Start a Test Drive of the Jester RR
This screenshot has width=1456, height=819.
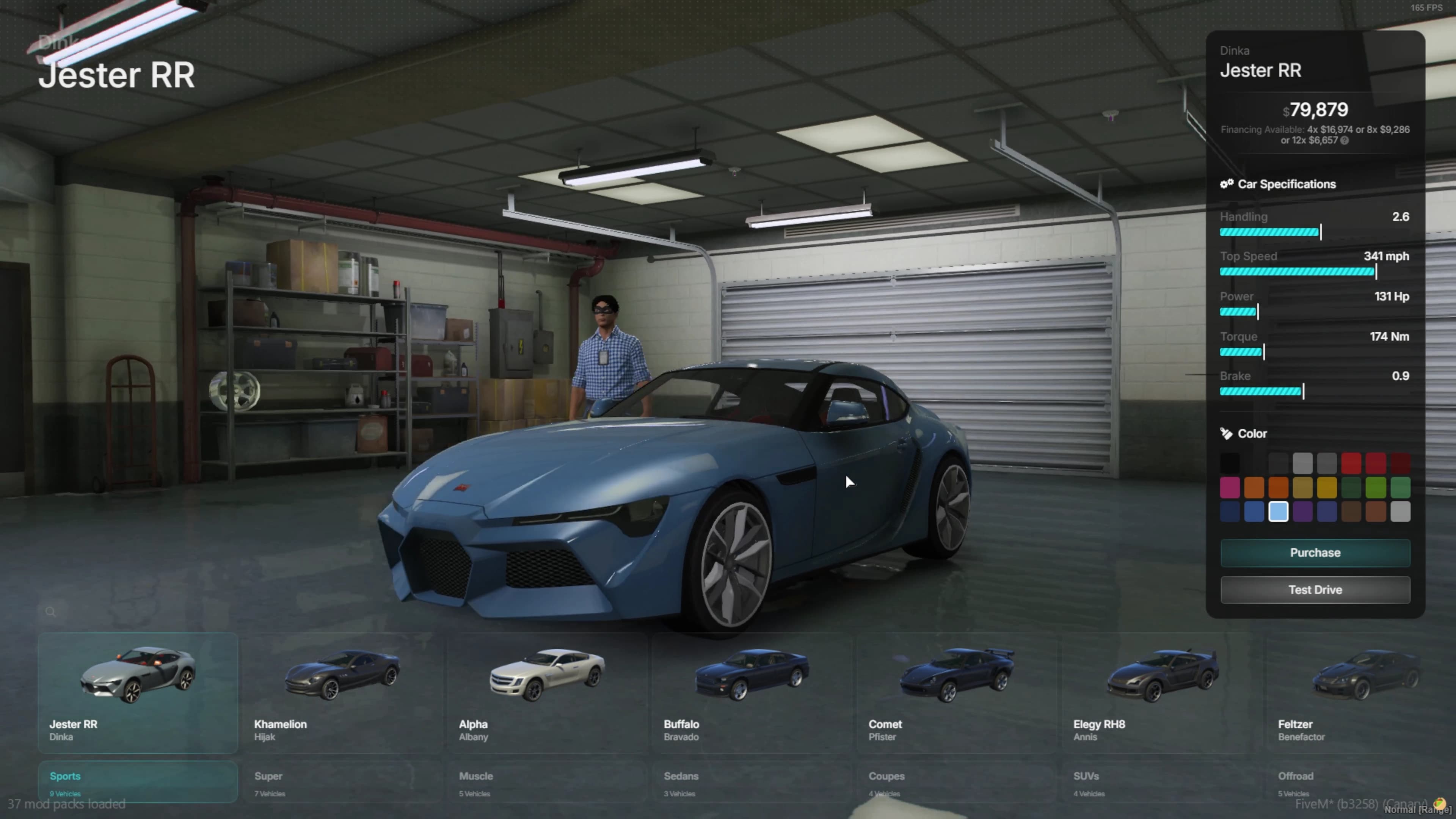[x=1315, y=590]
